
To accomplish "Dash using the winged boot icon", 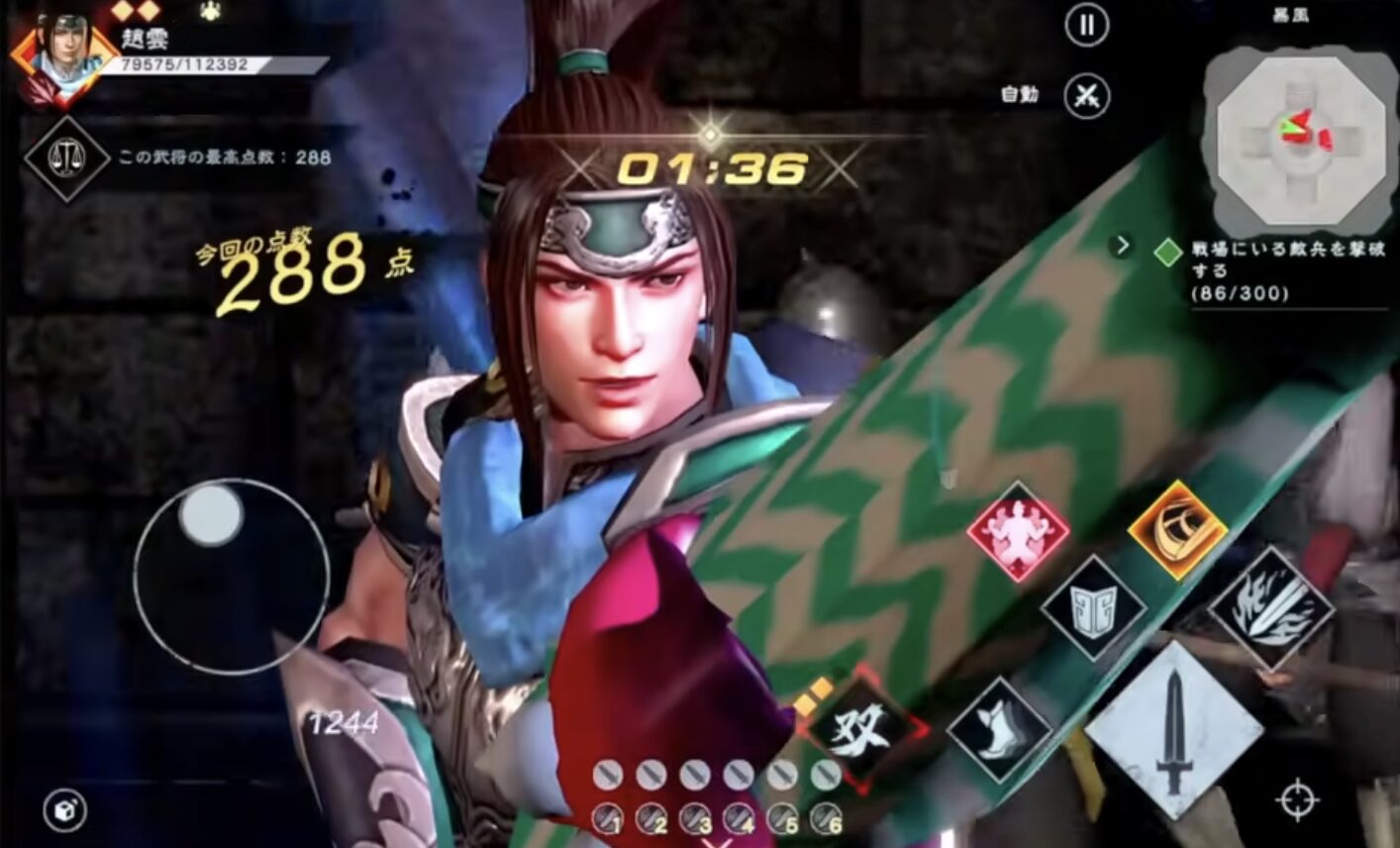I will 997,728.
